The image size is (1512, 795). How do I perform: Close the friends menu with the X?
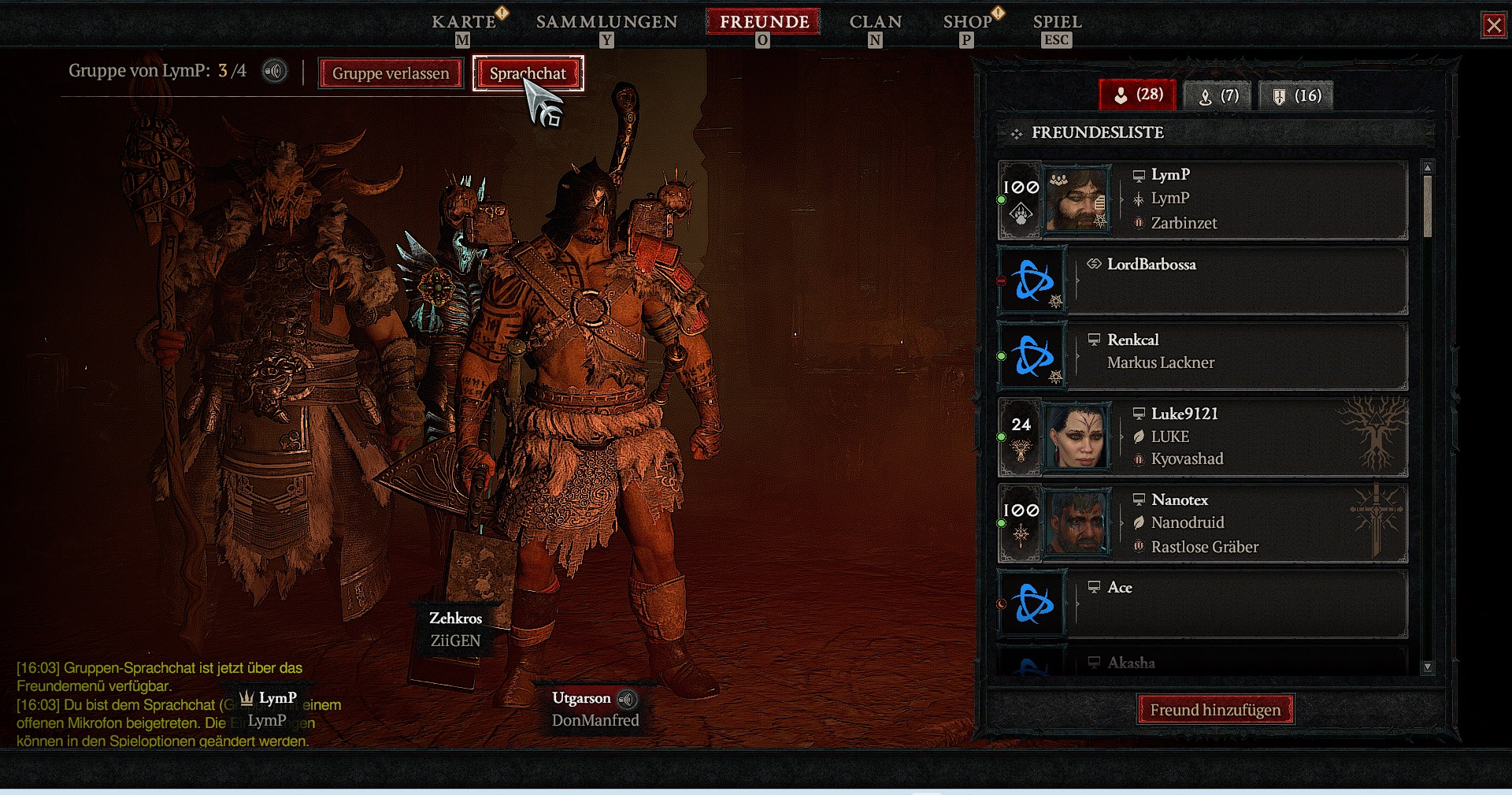coord(1493,25)
